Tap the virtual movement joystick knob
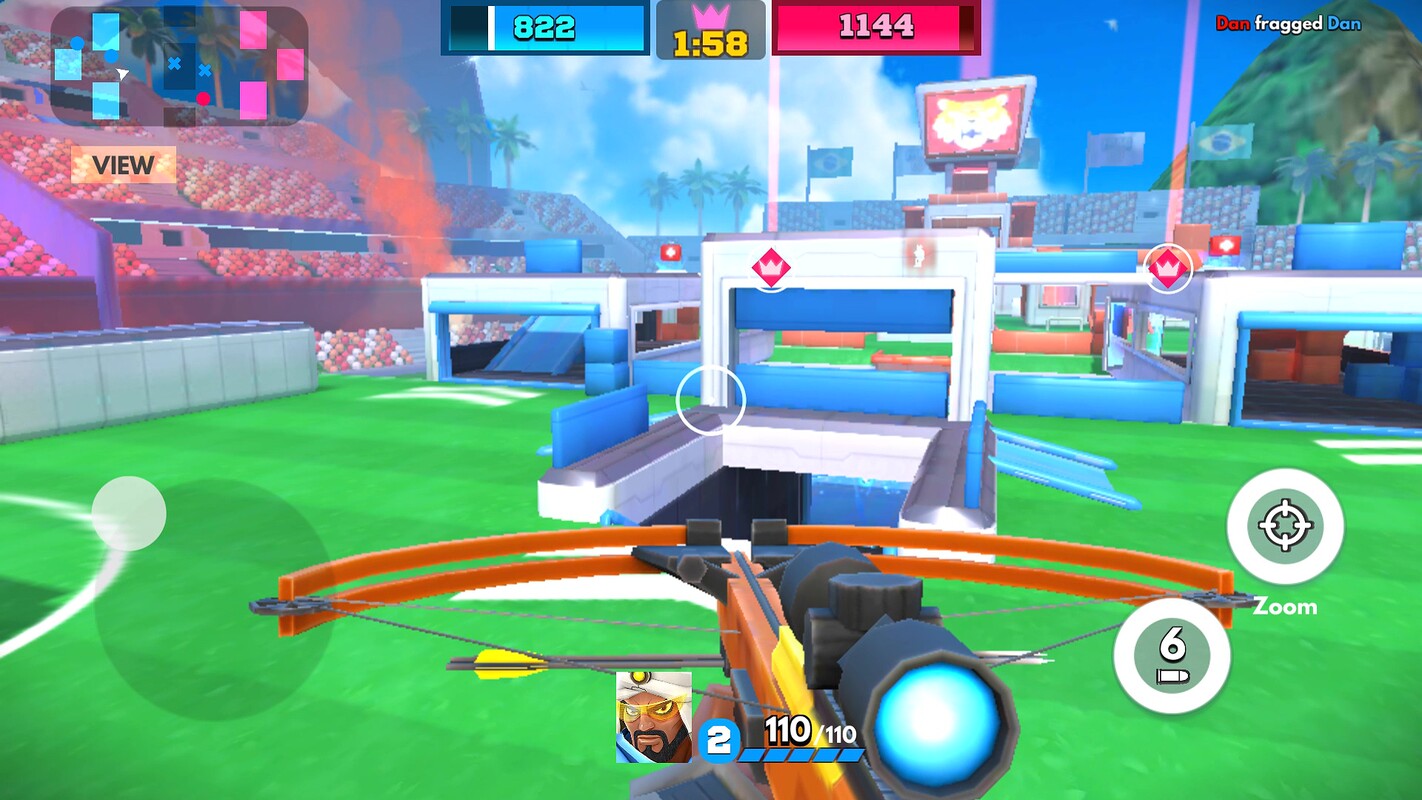1422x800 pixels. pos(129,513)
